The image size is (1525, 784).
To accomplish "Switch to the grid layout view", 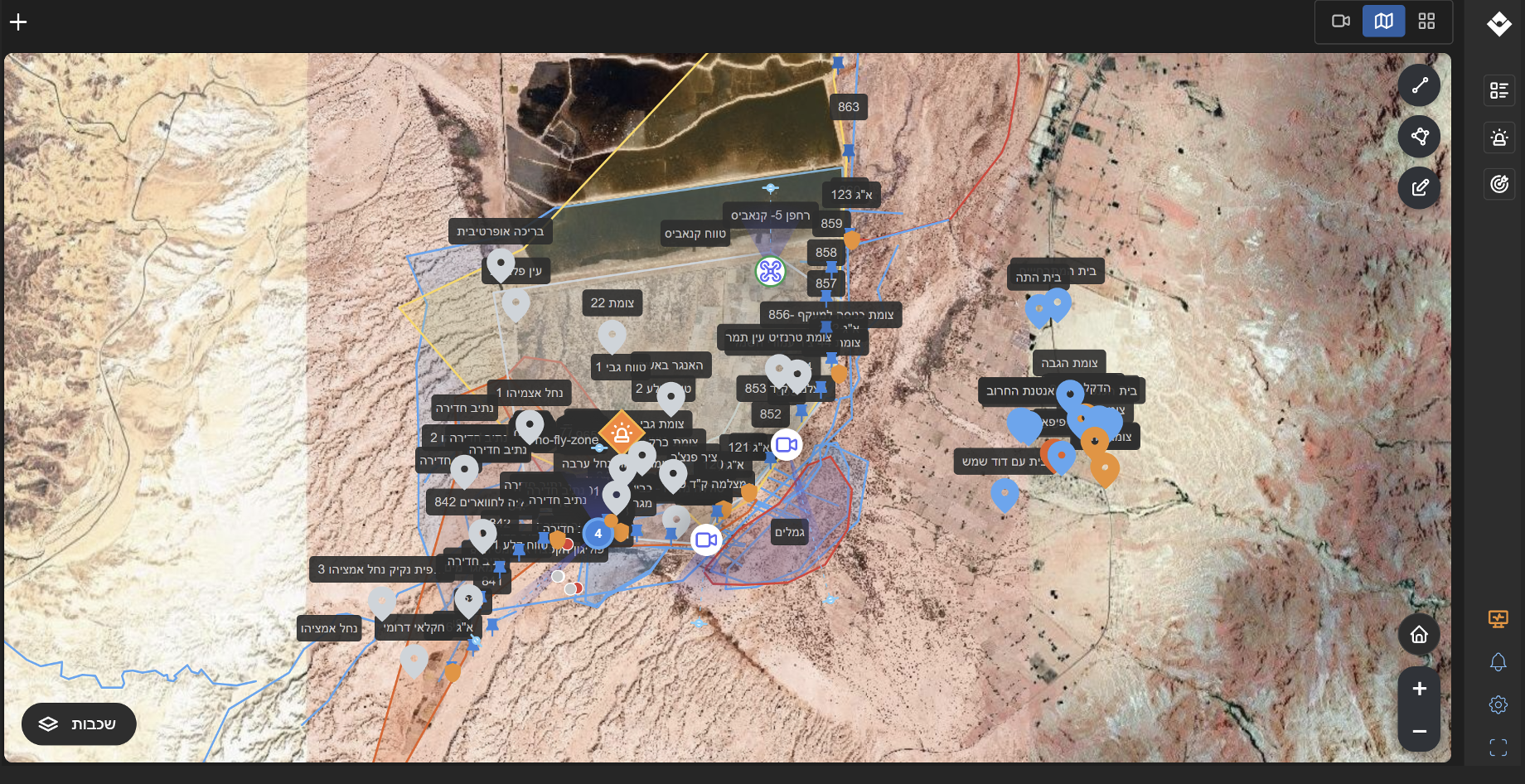I will (x=1426, y=21).
